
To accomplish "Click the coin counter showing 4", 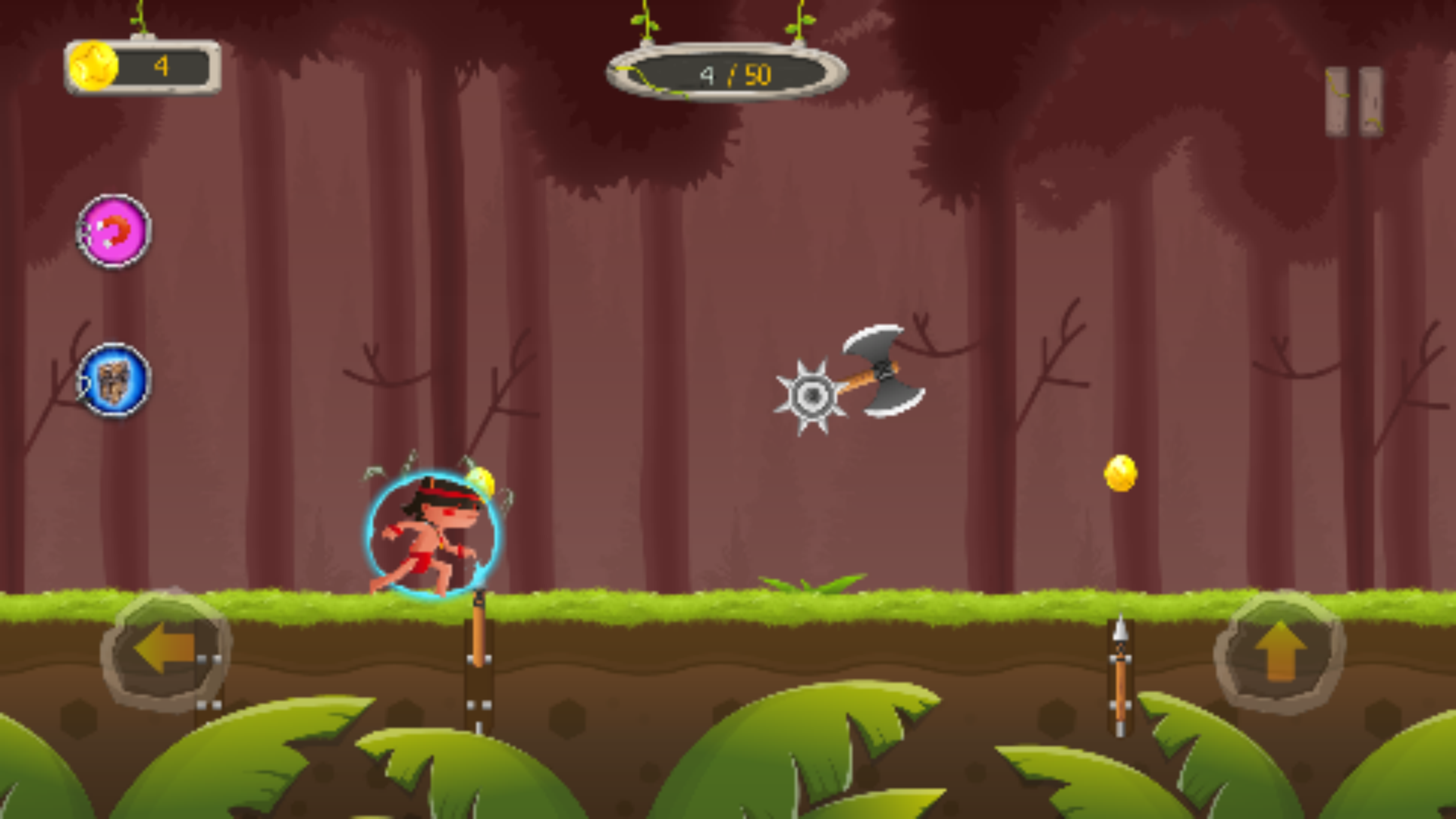I will pyautogui.click(x=160, y=68).
